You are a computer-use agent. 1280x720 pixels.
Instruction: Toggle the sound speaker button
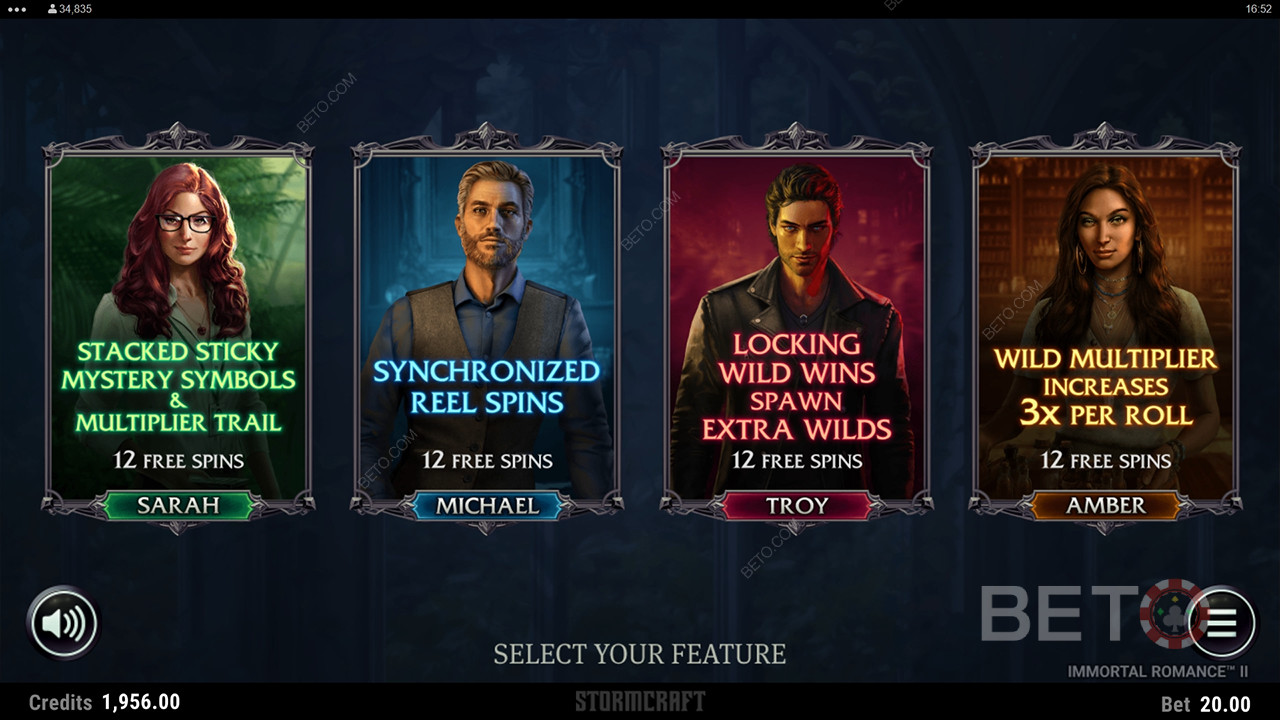pyautogui.click(x=63, y=624)
